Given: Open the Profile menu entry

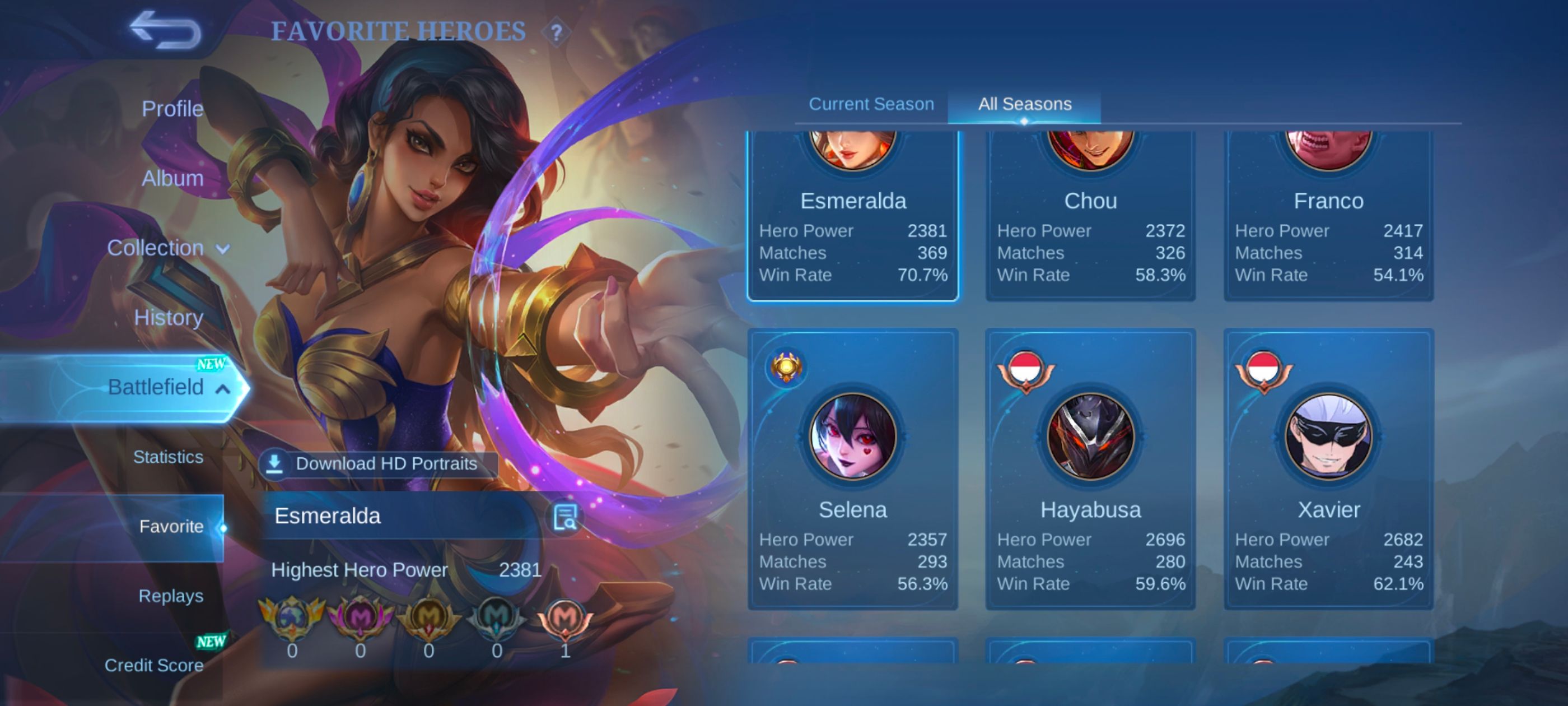Looking at the screenshot, I should [172, 109].
